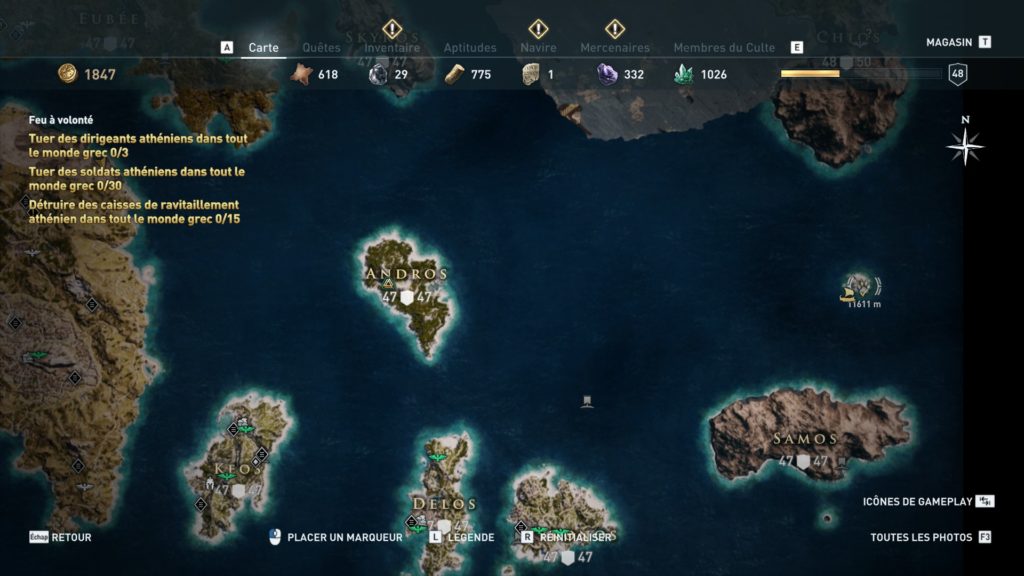Image resolution: width=1024 pixels, height=576 pixels.
Task: Open the Inventaire tab
Action: [x=392, y=47]
